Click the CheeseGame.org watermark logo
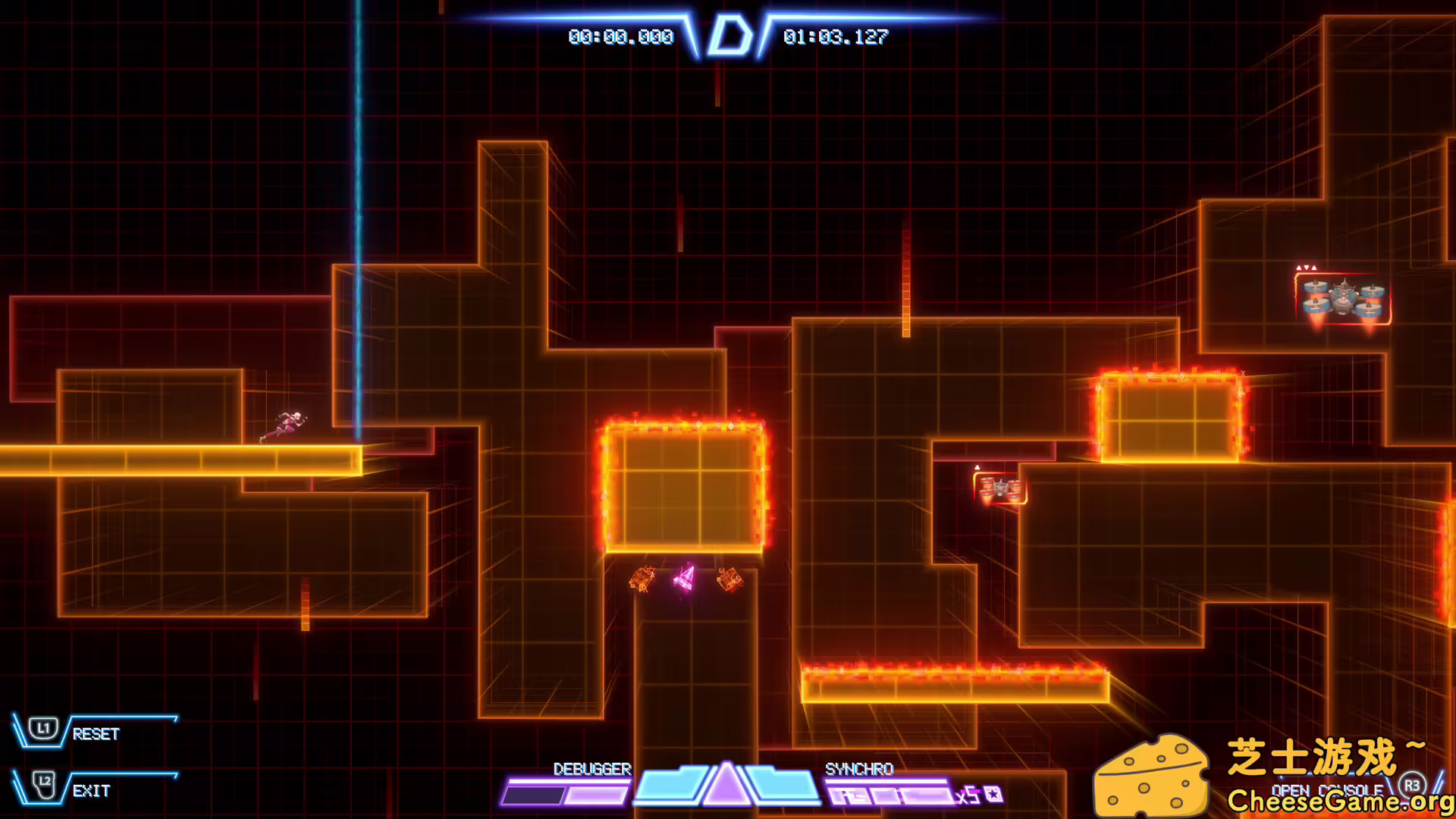 [x=1150, y=775]
